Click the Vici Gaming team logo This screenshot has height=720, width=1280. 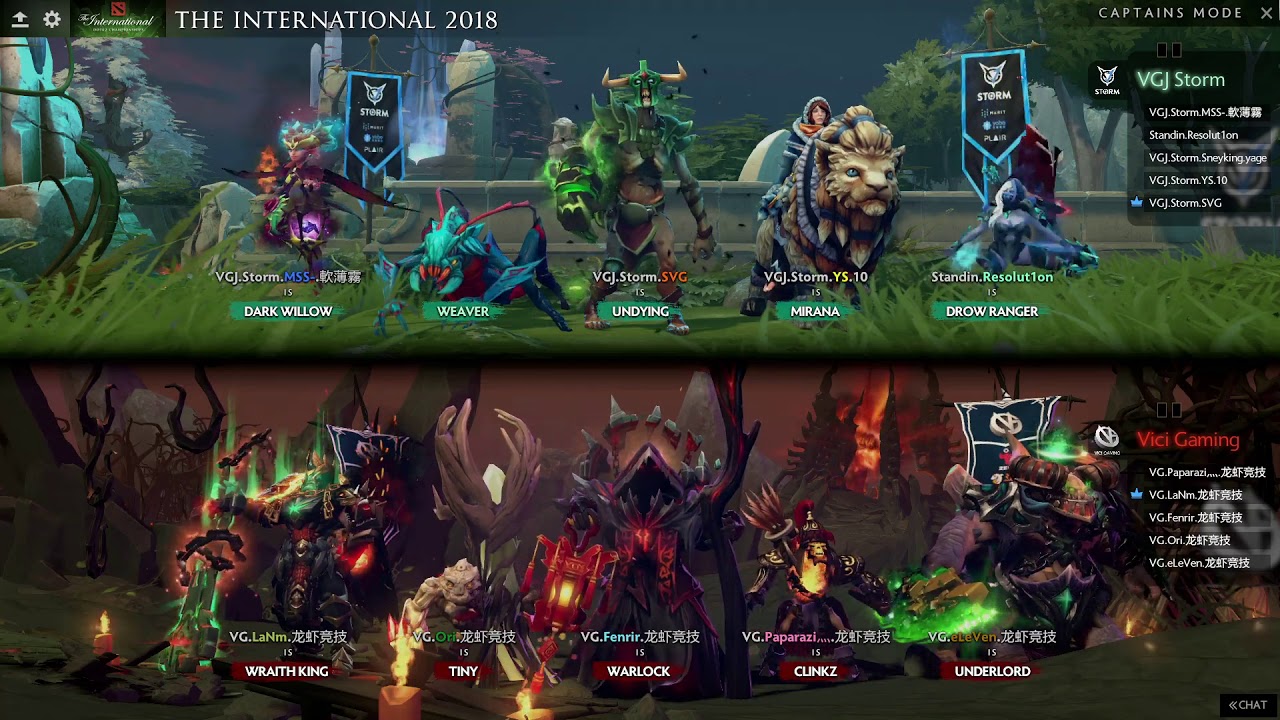pos(1106,438)
